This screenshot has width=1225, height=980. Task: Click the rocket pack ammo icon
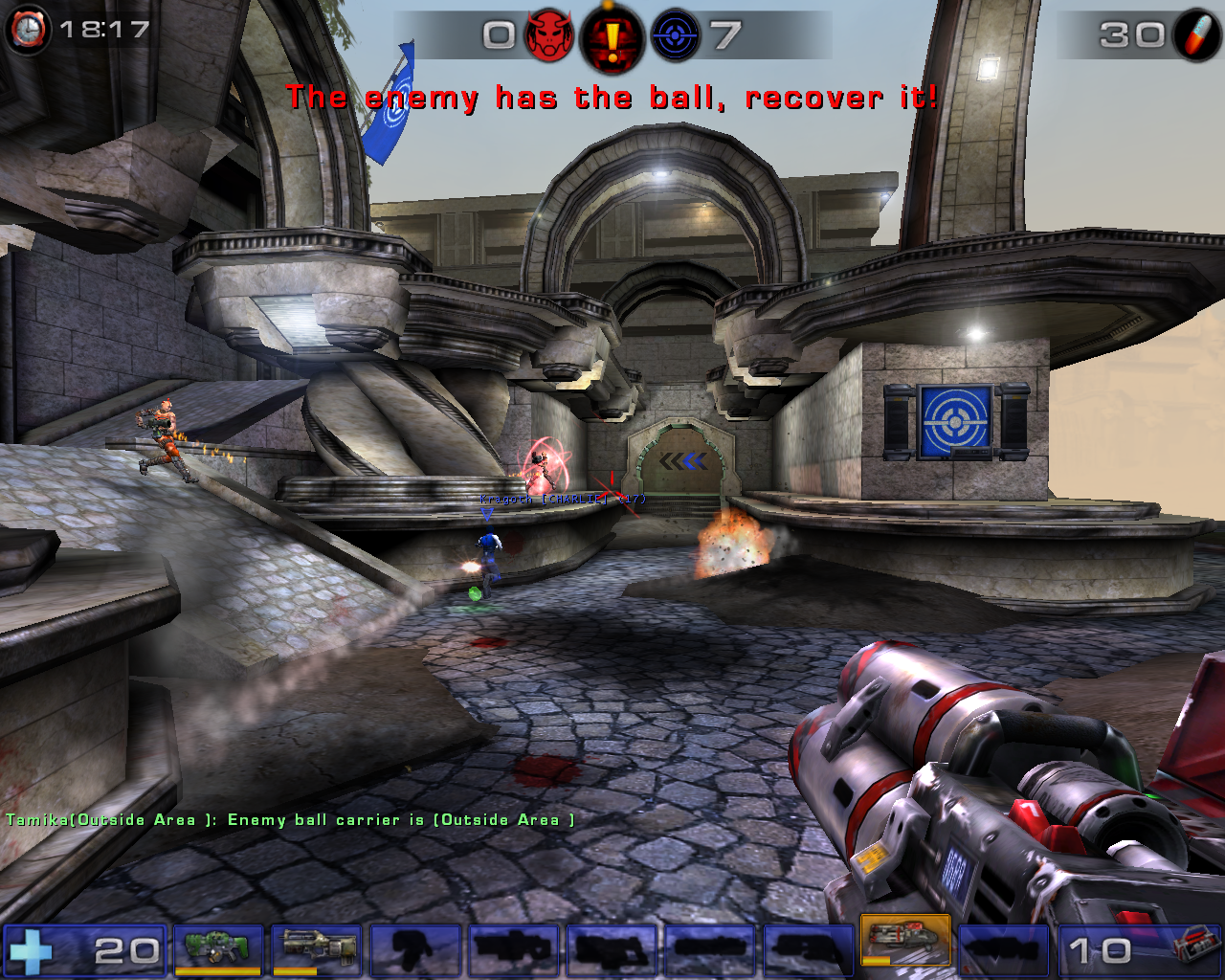1193,949
